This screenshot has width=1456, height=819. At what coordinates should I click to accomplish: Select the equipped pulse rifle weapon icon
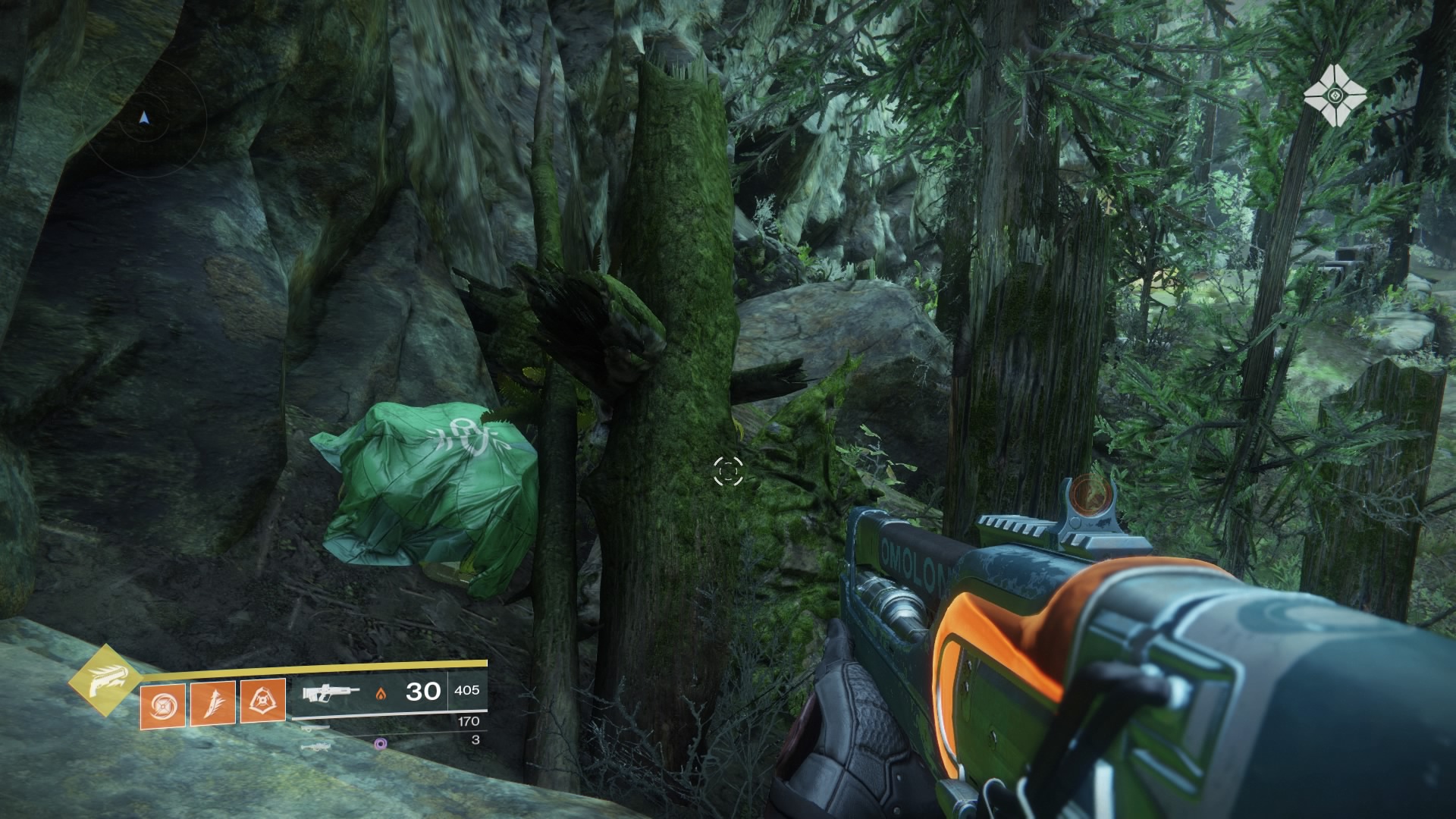tap(329, 692)
